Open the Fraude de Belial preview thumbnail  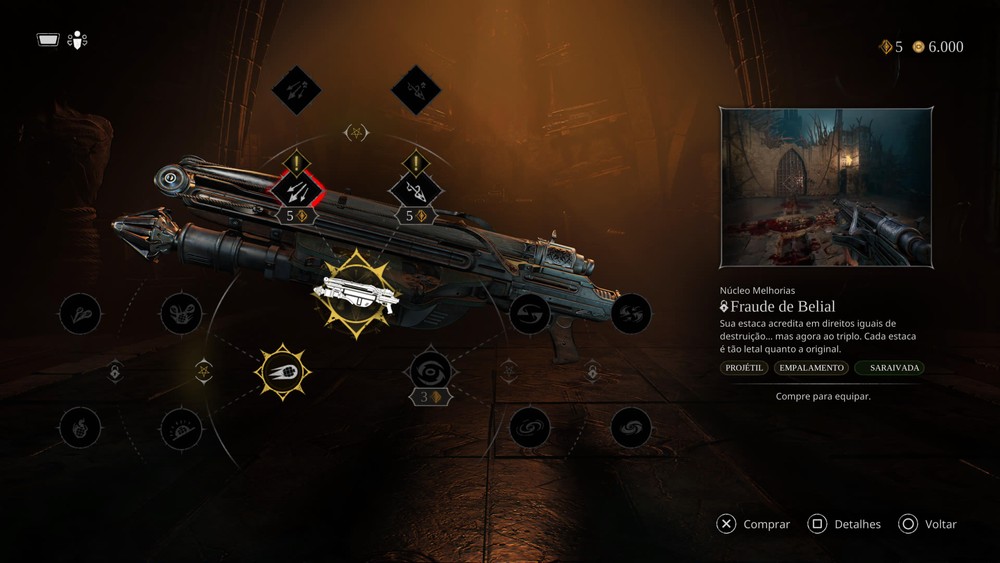pyautogui.click(x=827, y=188)
